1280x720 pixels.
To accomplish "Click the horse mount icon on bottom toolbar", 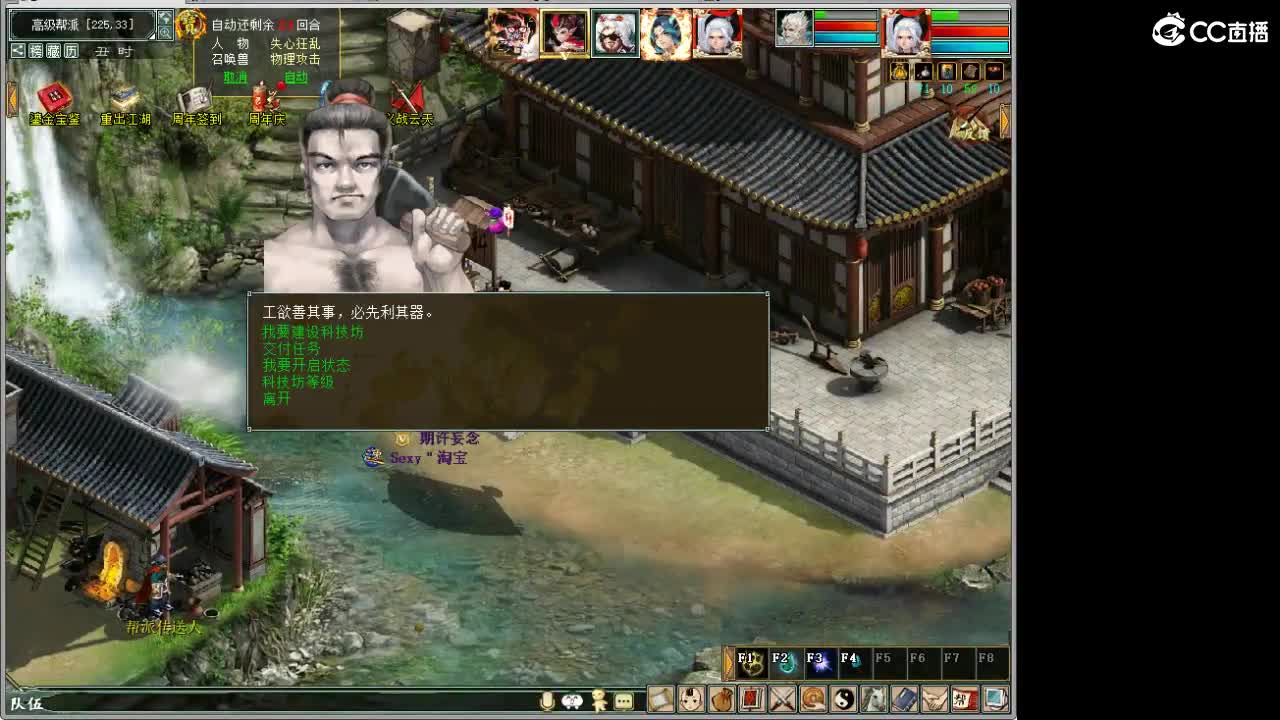I will click(x=874, y=698).
